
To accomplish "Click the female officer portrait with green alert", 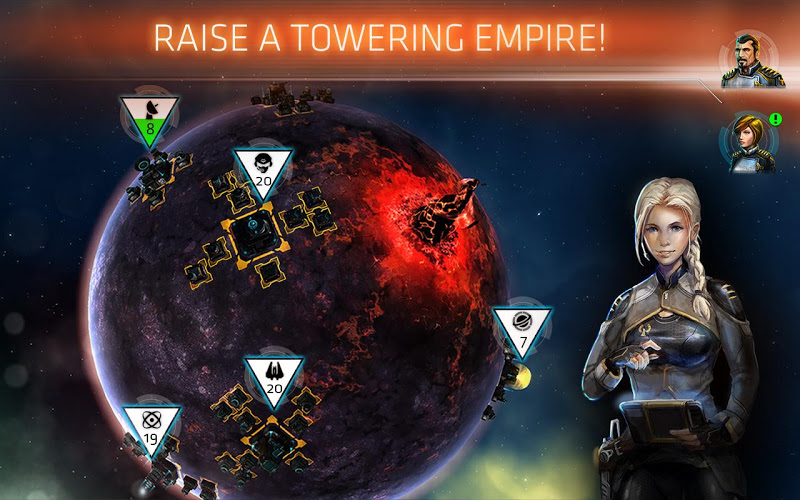I will [745, 141].
